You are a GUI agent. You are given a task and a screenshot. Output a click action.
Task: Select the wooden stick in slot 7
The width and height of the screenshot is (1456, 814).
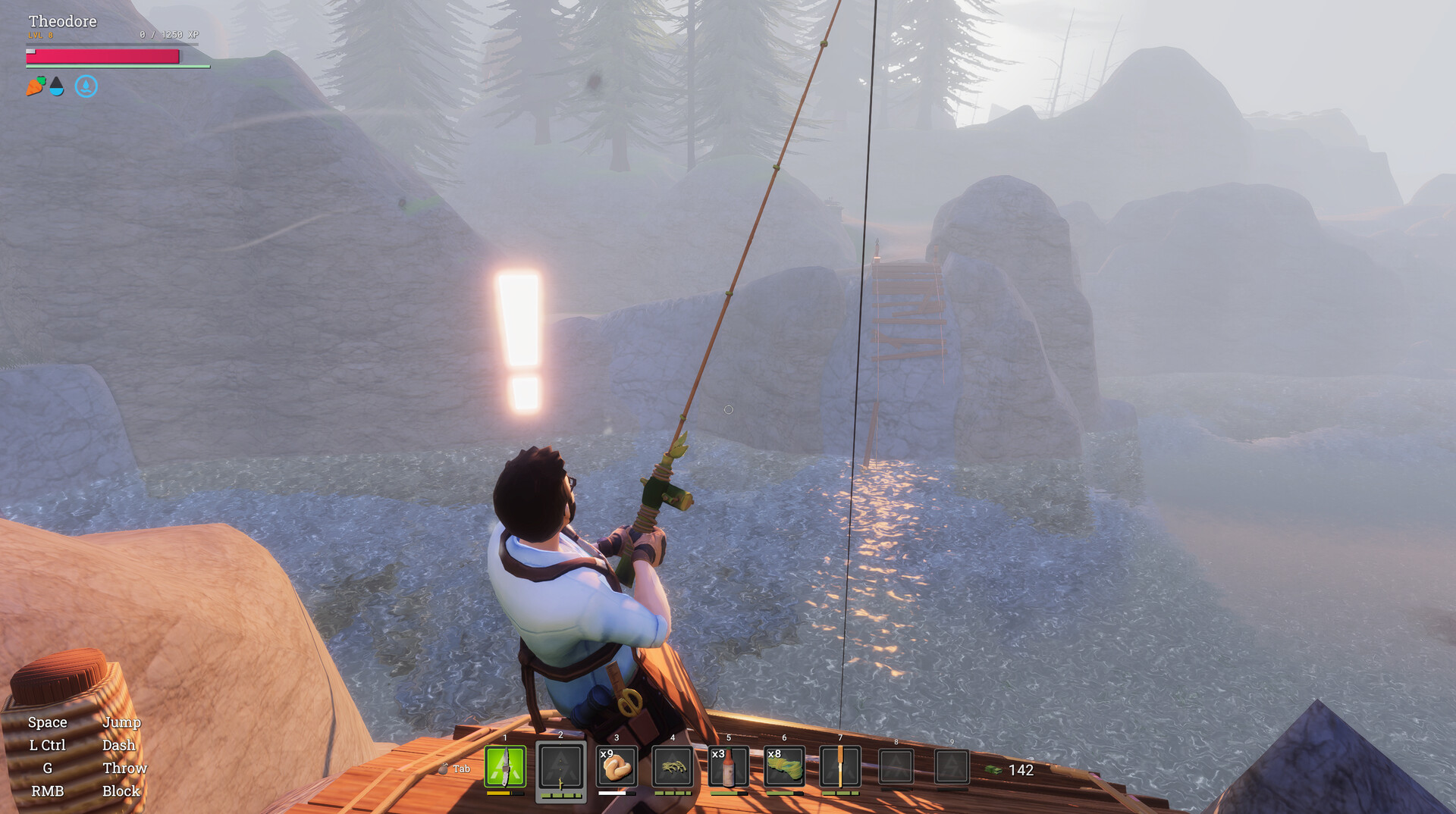(x=840, y=767)
